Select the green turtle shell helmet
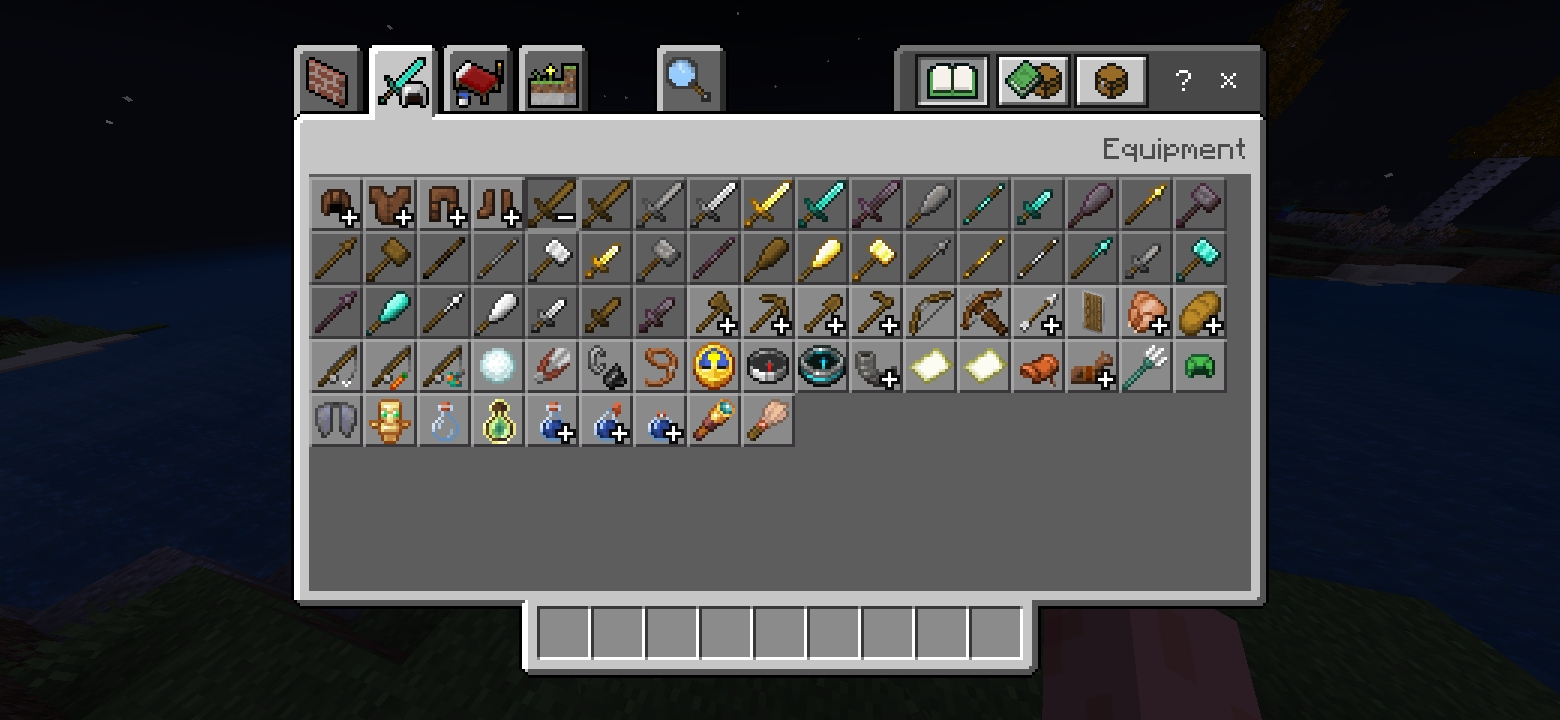 [1200, 367]
